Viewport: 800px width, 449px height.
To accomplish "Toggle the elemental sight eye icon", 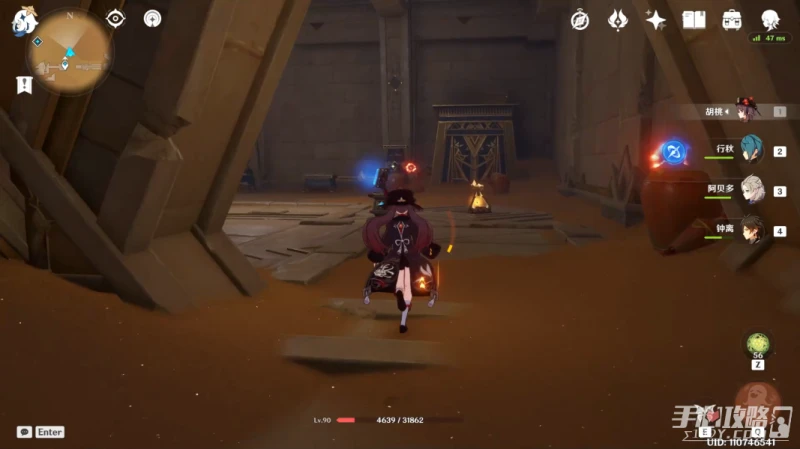I will click(x=116, y=18).
